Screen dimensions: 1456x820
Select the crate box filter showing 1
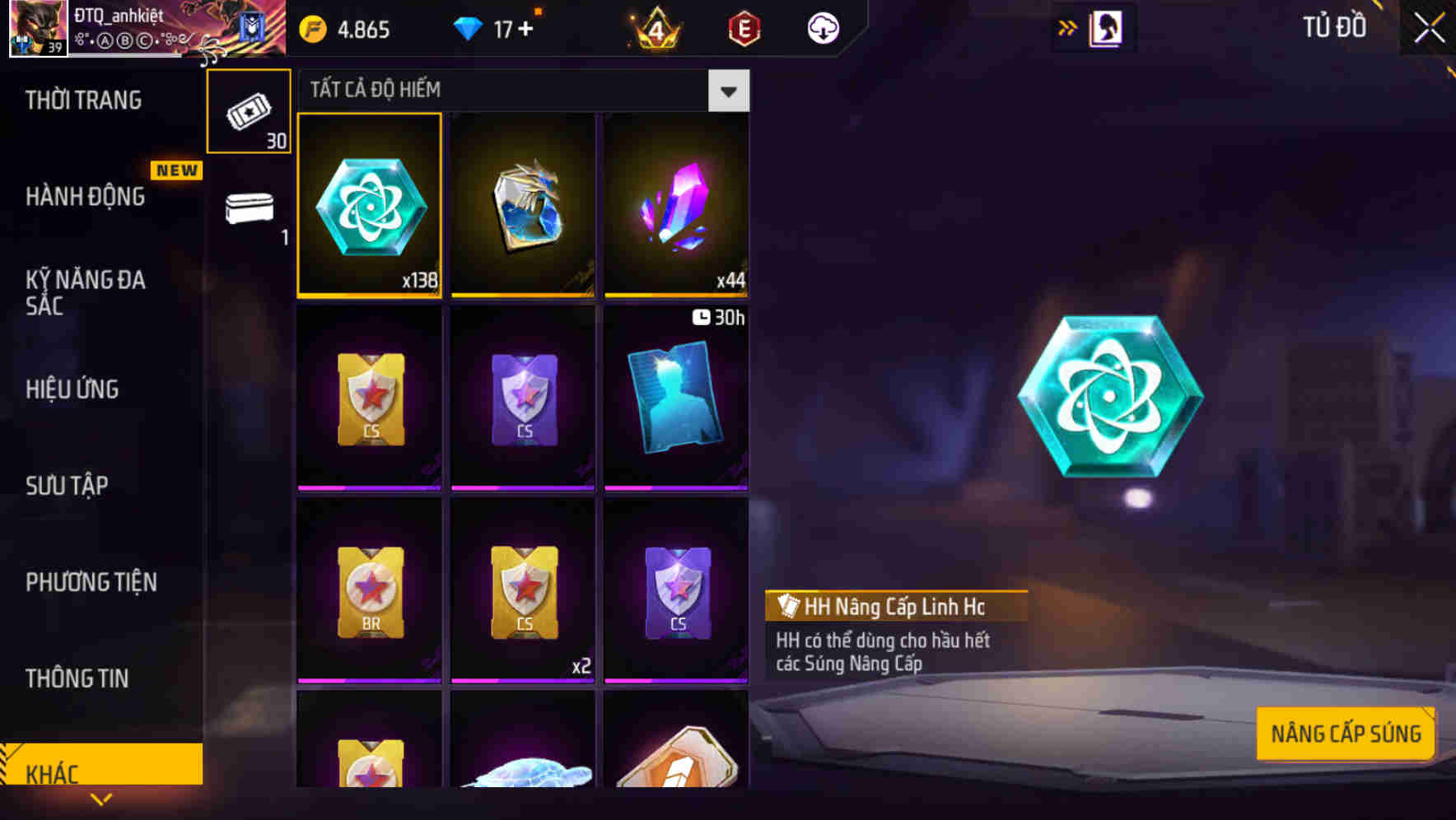point(249,210)
